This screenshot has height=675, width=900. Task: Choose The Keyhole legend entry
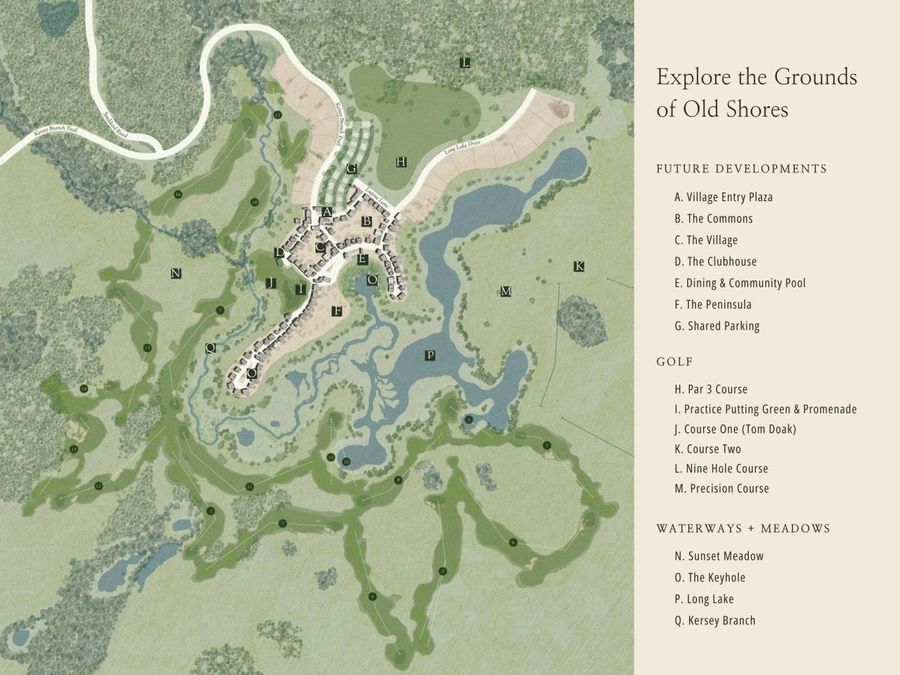coord(709,578)
